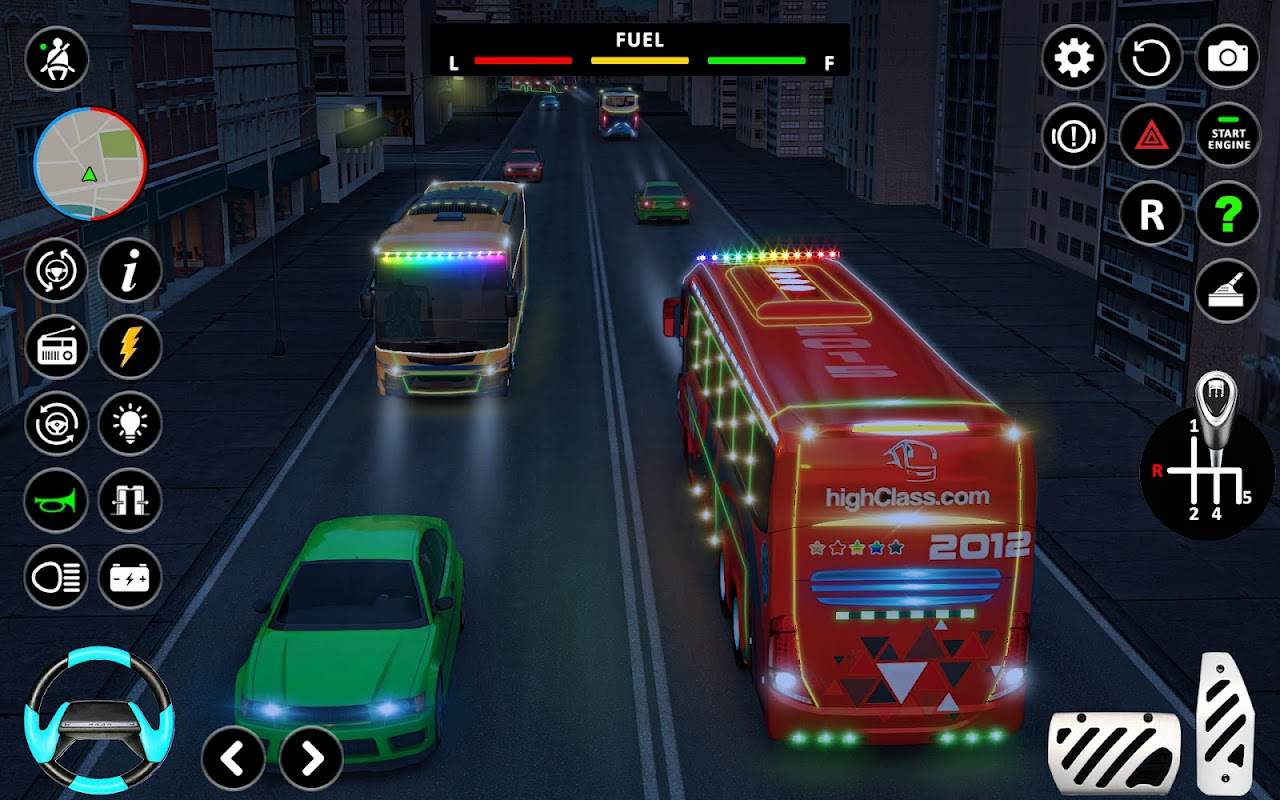Turn on the red hazard triangle lights
The height and width of the screenshot is (800, 1280).
click(x=1151, y=135)
